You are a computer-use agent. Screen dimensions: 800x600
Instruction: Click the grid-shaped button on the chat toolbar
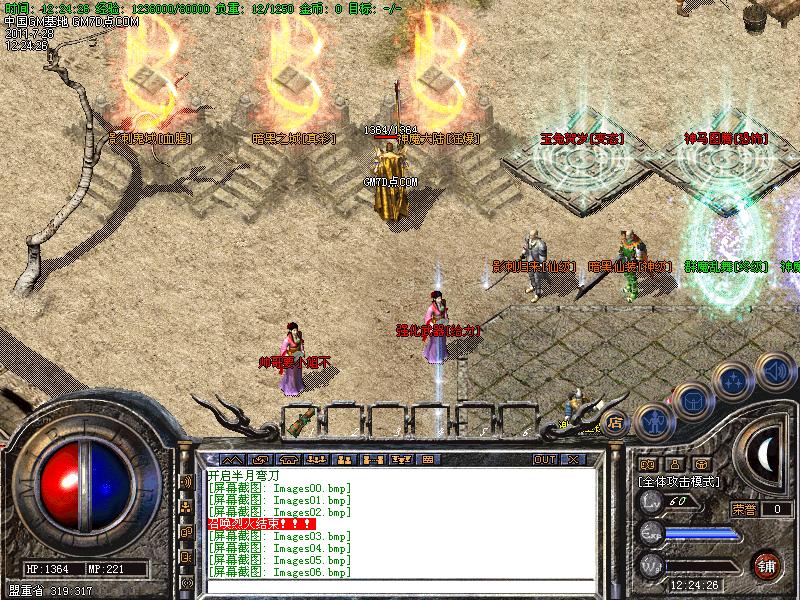[427, 459]
